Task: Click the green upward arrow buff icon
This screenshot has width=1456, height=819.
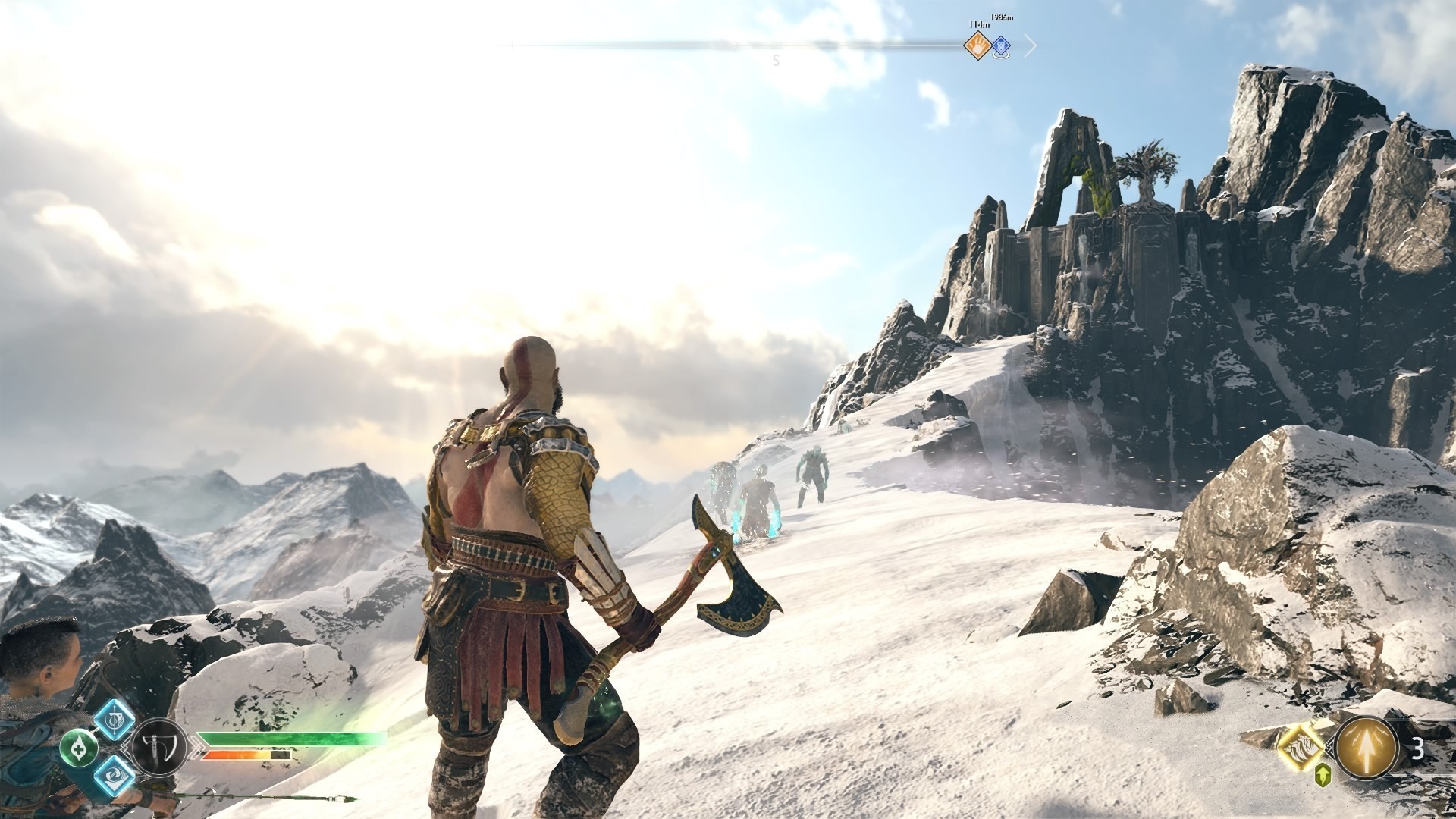Action: click(x=1323, y=774)
